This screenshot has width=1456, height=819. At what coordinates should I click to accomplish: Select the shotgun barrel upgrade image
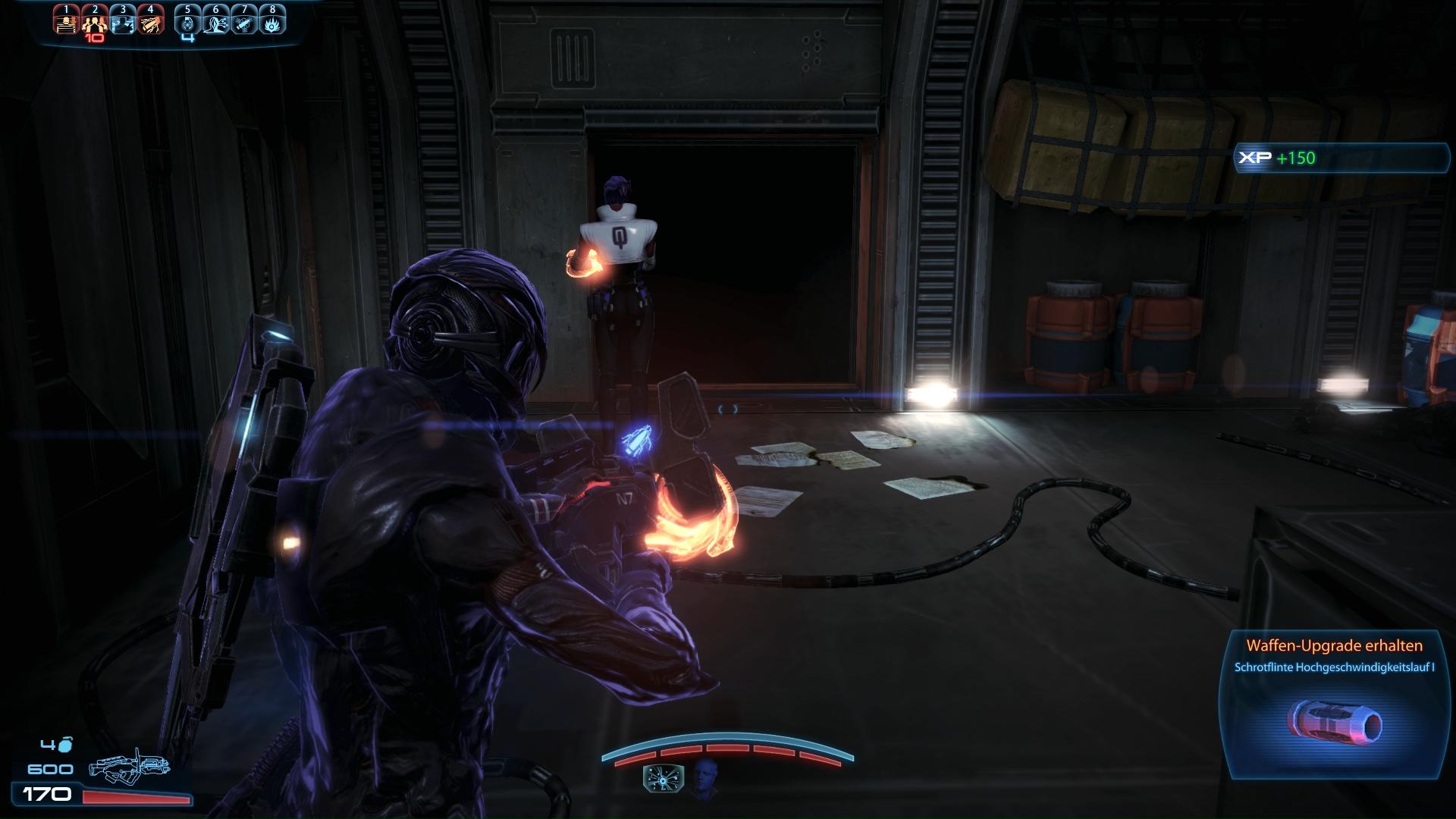pyautogui.click(x=1336, y=724)
